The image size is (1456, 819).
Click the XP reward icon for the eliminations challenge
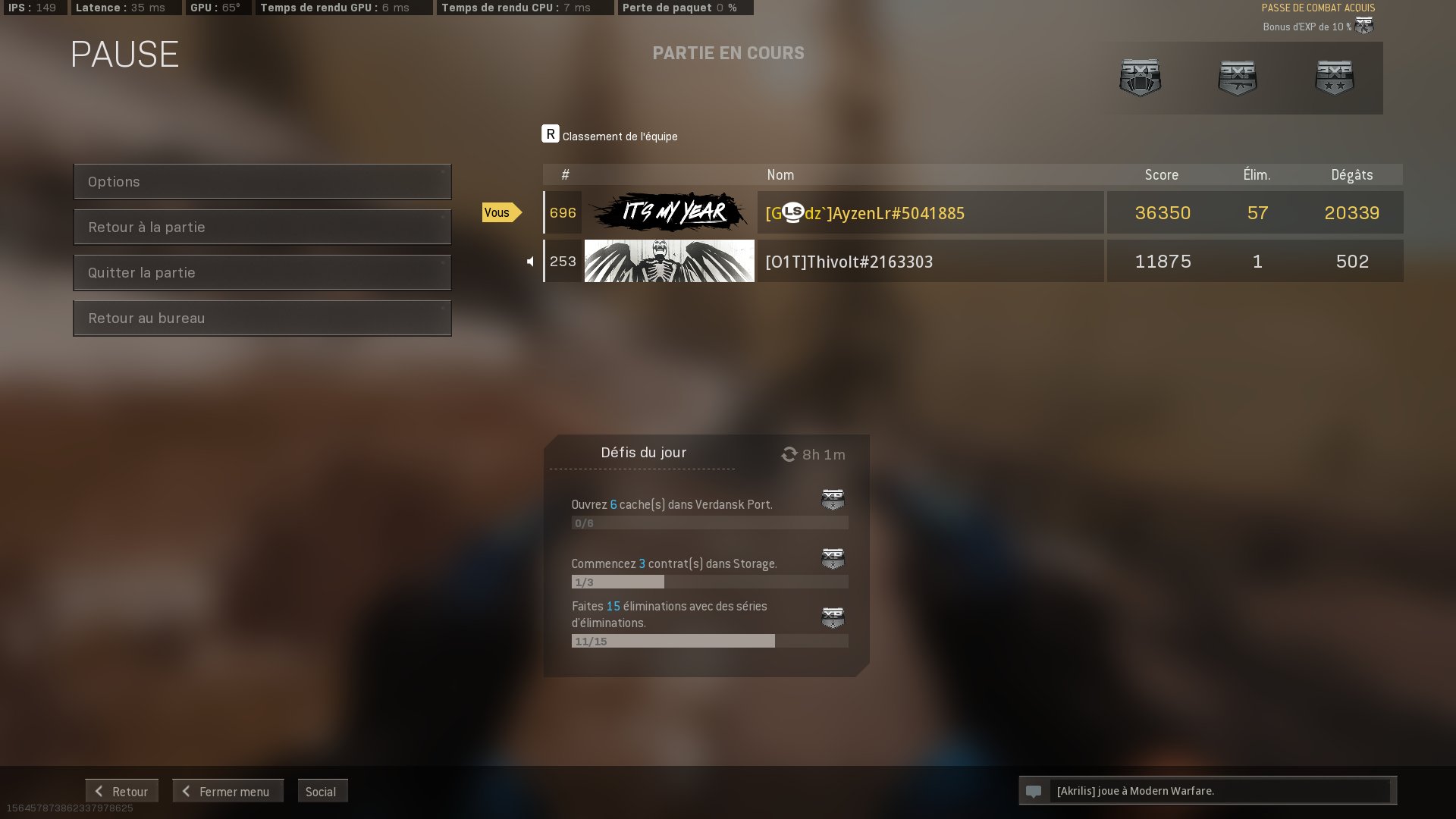pos(832,618)
